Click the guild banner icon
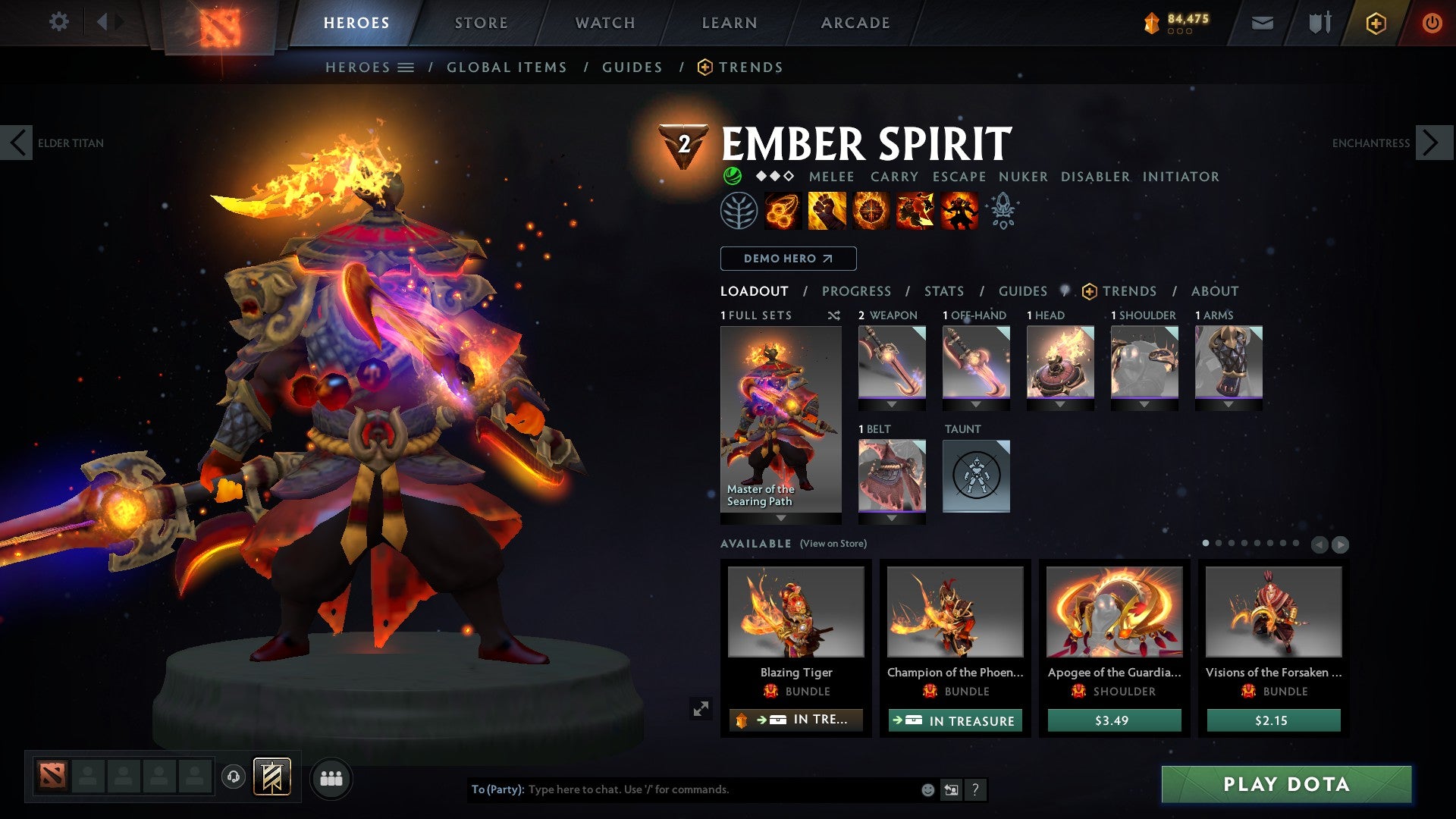The height and width of the screenshot is (819, 1456). tap(271, 777)
